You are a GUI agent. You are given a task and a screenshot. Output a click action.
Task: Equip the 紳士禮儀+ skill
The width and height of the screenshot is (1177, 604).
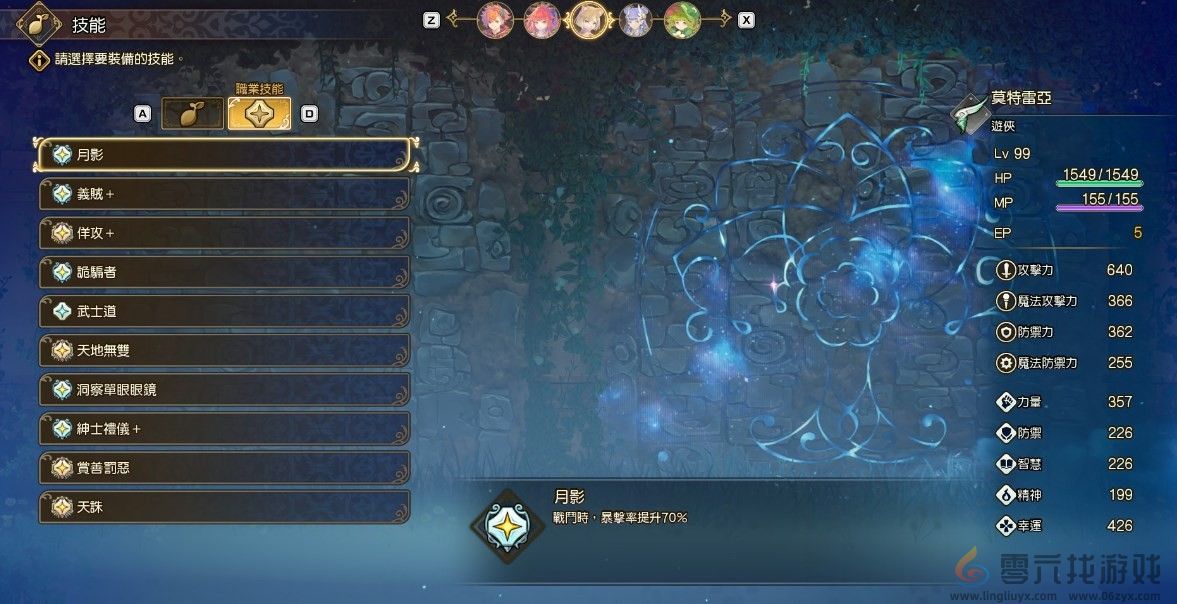tap(225, 428)
